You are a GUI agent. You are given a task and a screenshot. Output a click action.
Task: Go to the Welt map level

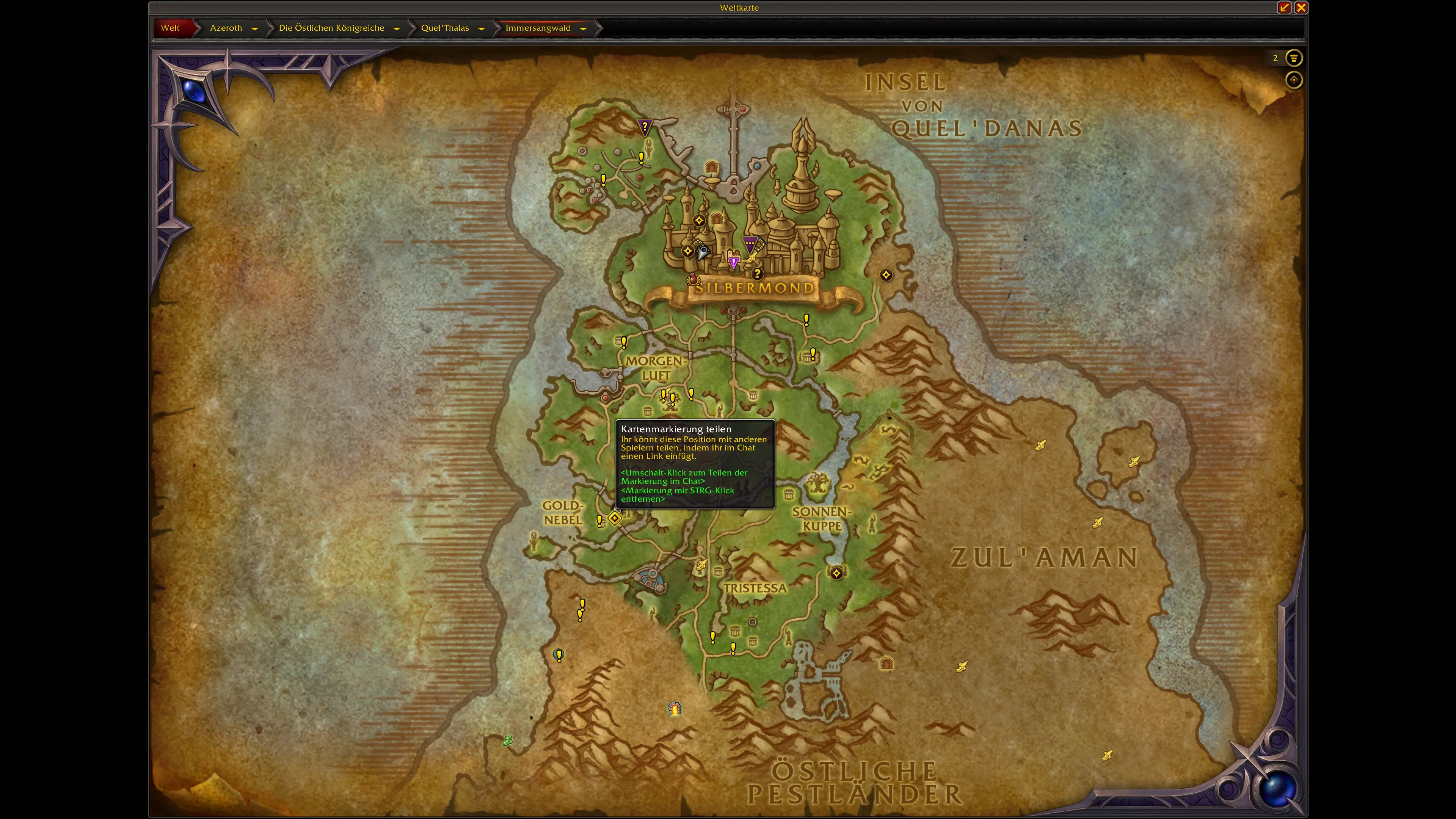pos(170,28)
